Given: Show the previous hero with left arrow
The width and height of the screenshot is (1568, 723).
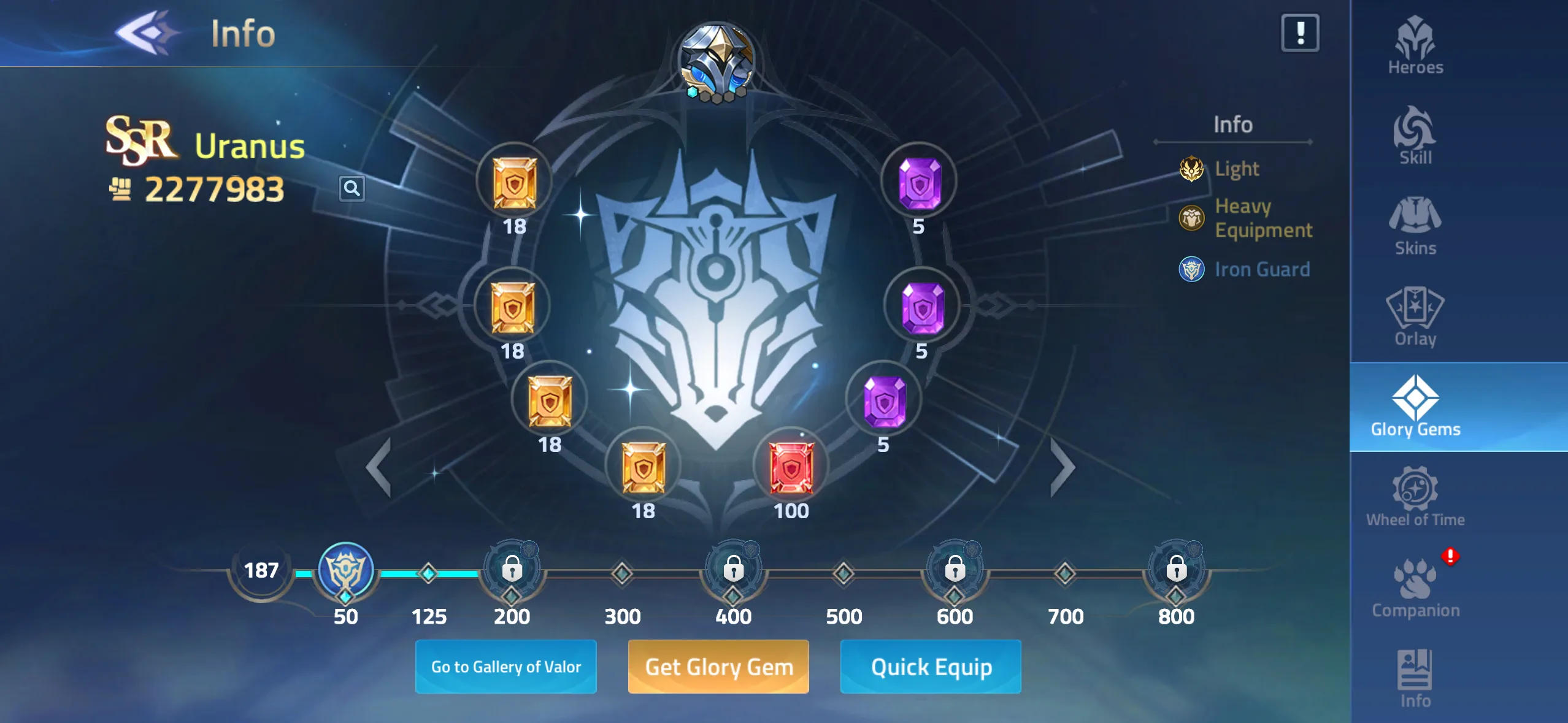Looking at the screenshot, I should tap(380, 467).
